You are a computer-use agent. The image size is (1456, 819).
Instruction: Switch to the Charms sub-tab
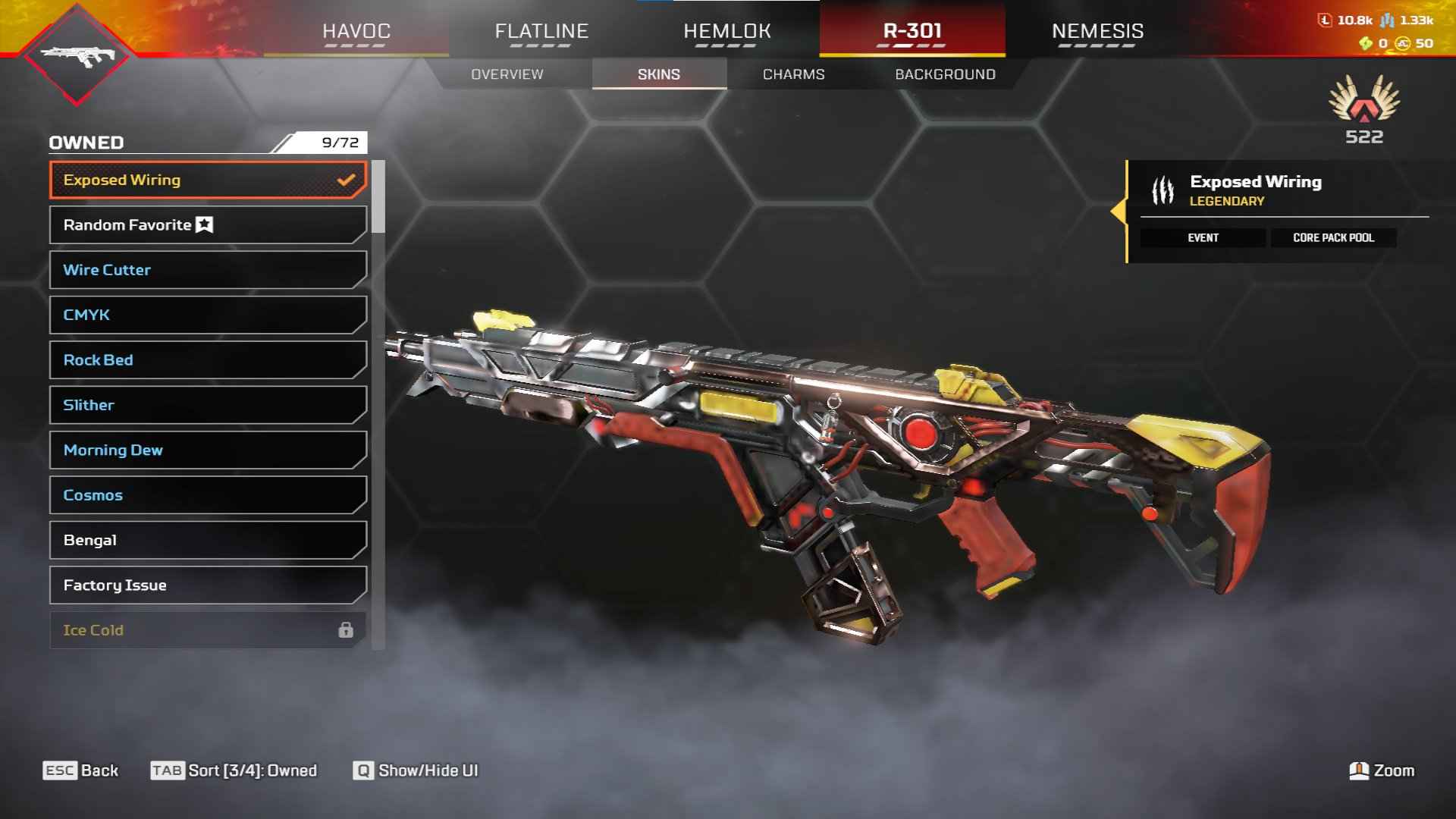[793, 74]
